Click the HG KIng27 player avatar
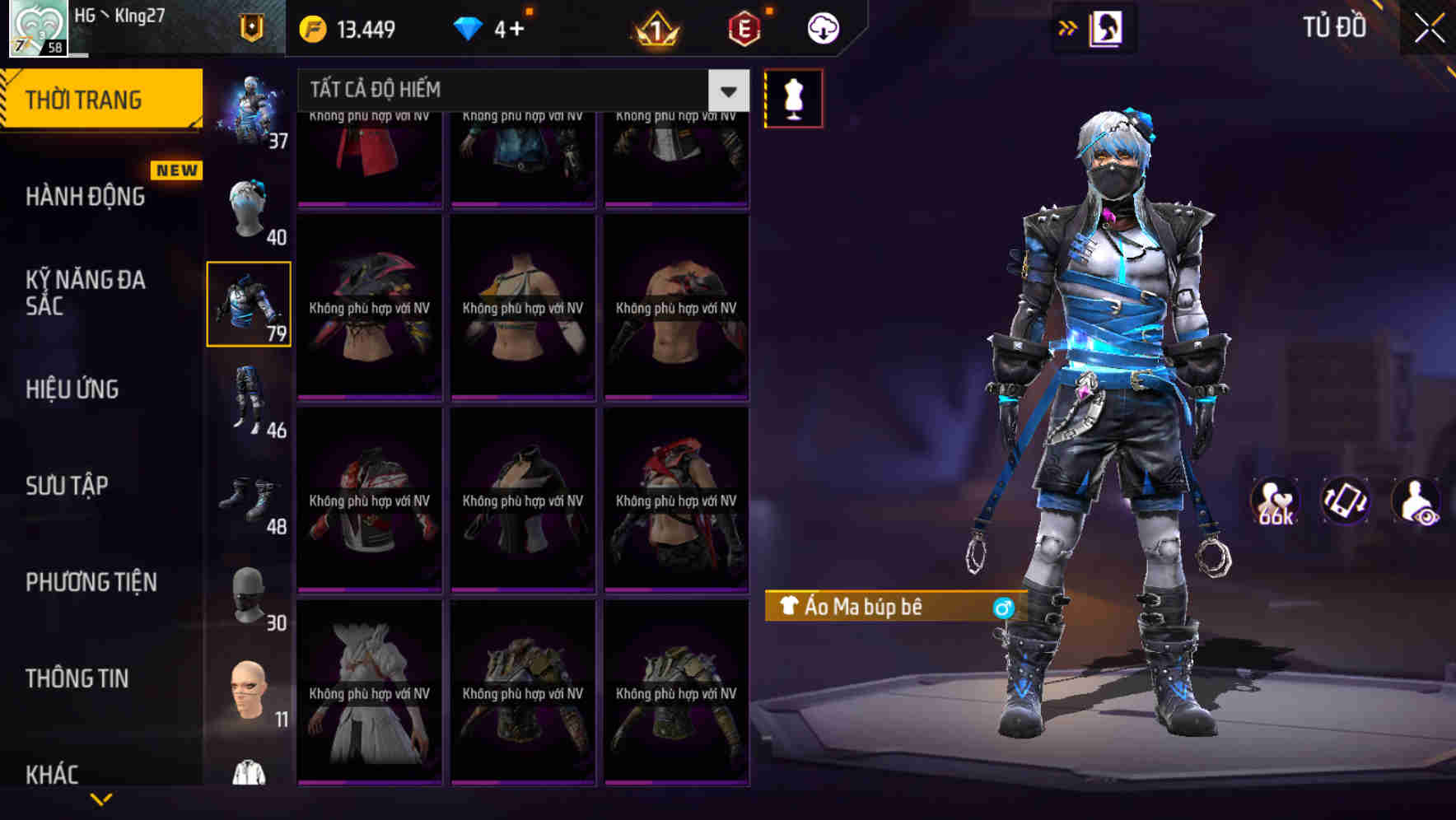This screenshot has width=1456, height=820. pos(37,27)
